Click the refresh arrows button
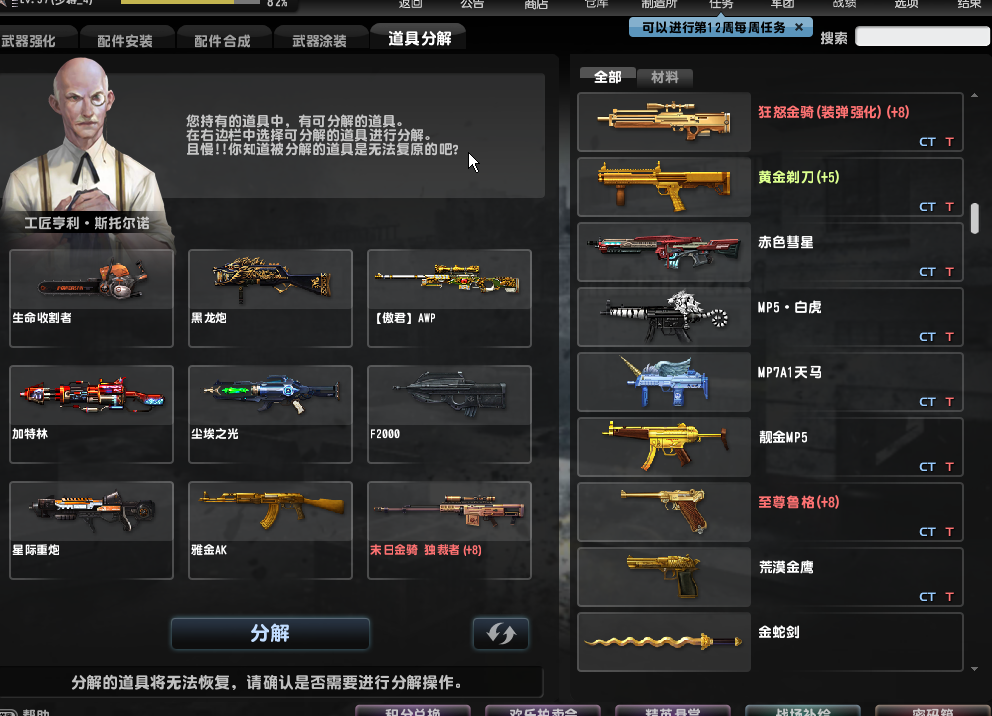 500,634
